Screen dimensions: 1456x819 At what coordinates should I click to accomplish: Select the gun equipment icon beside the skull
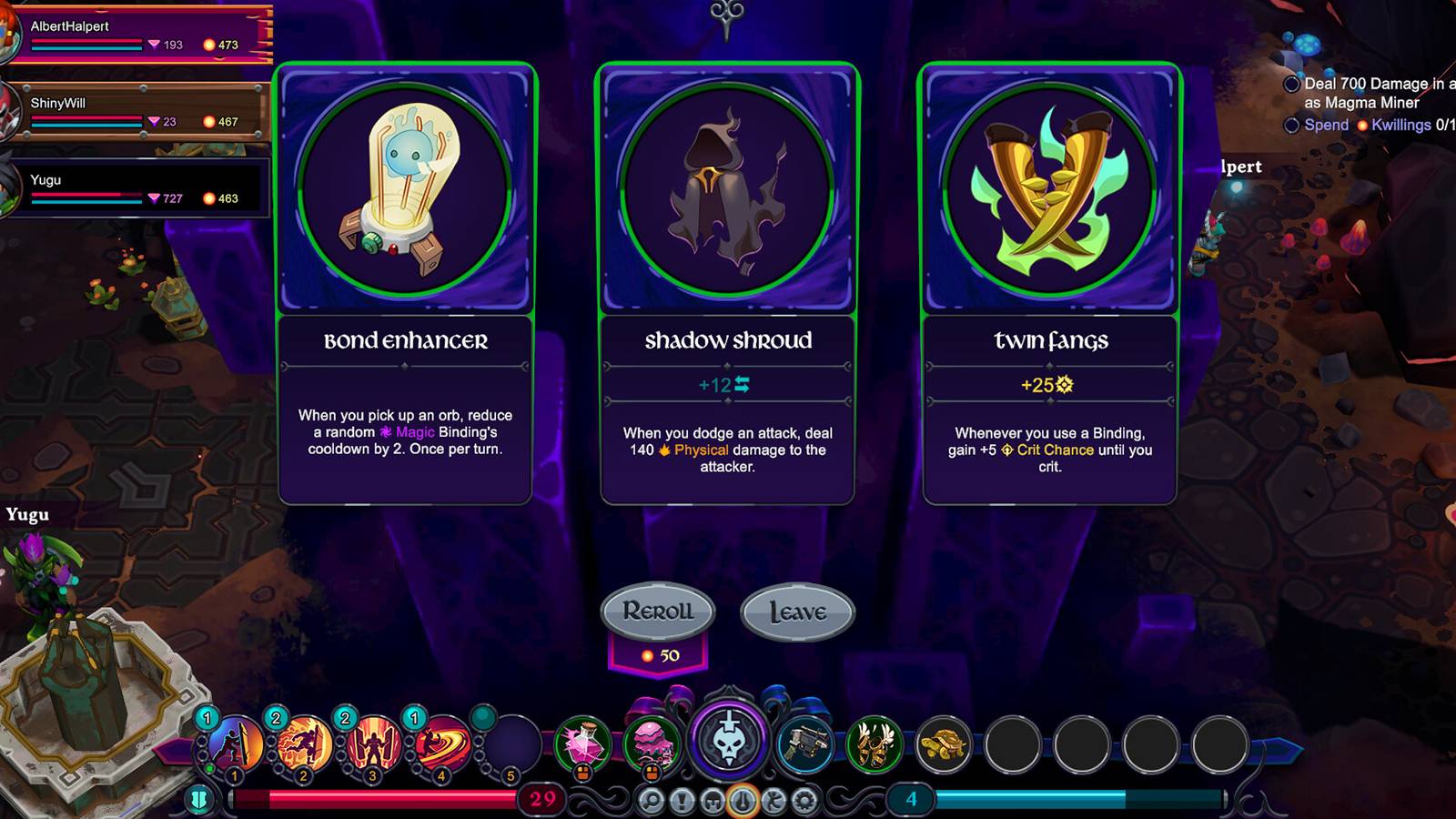click(x=804, y=742)
